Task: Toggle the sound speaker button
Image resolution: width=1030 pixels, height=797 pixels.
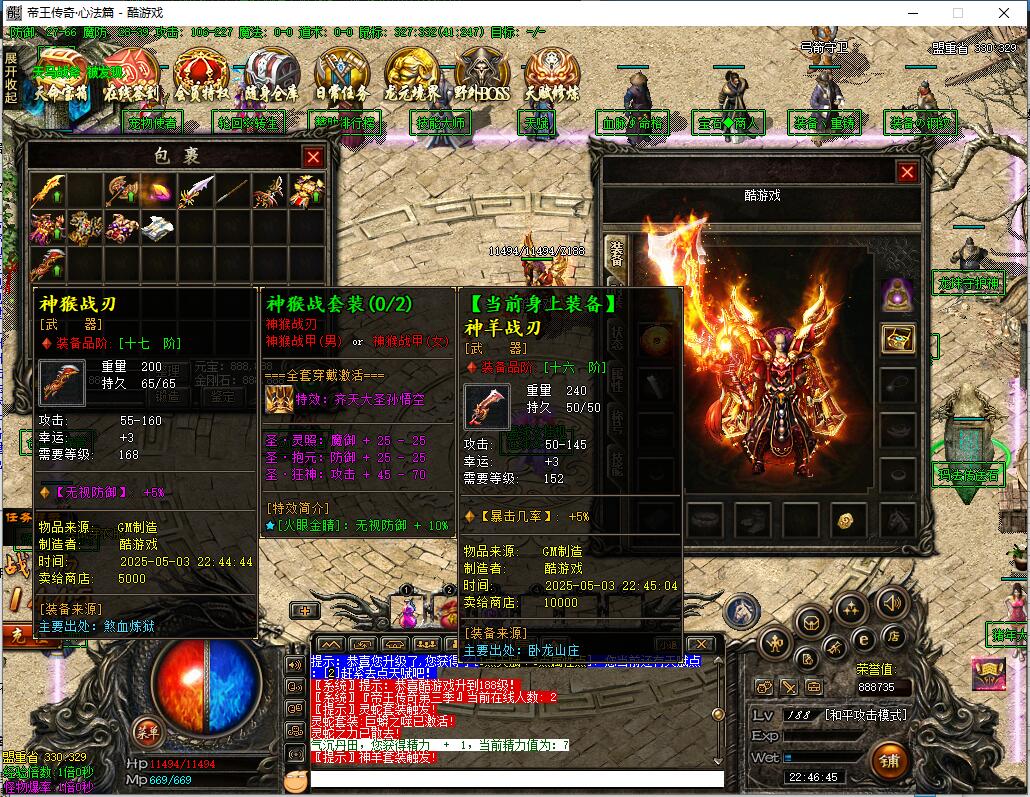Action: click(891, 602)
